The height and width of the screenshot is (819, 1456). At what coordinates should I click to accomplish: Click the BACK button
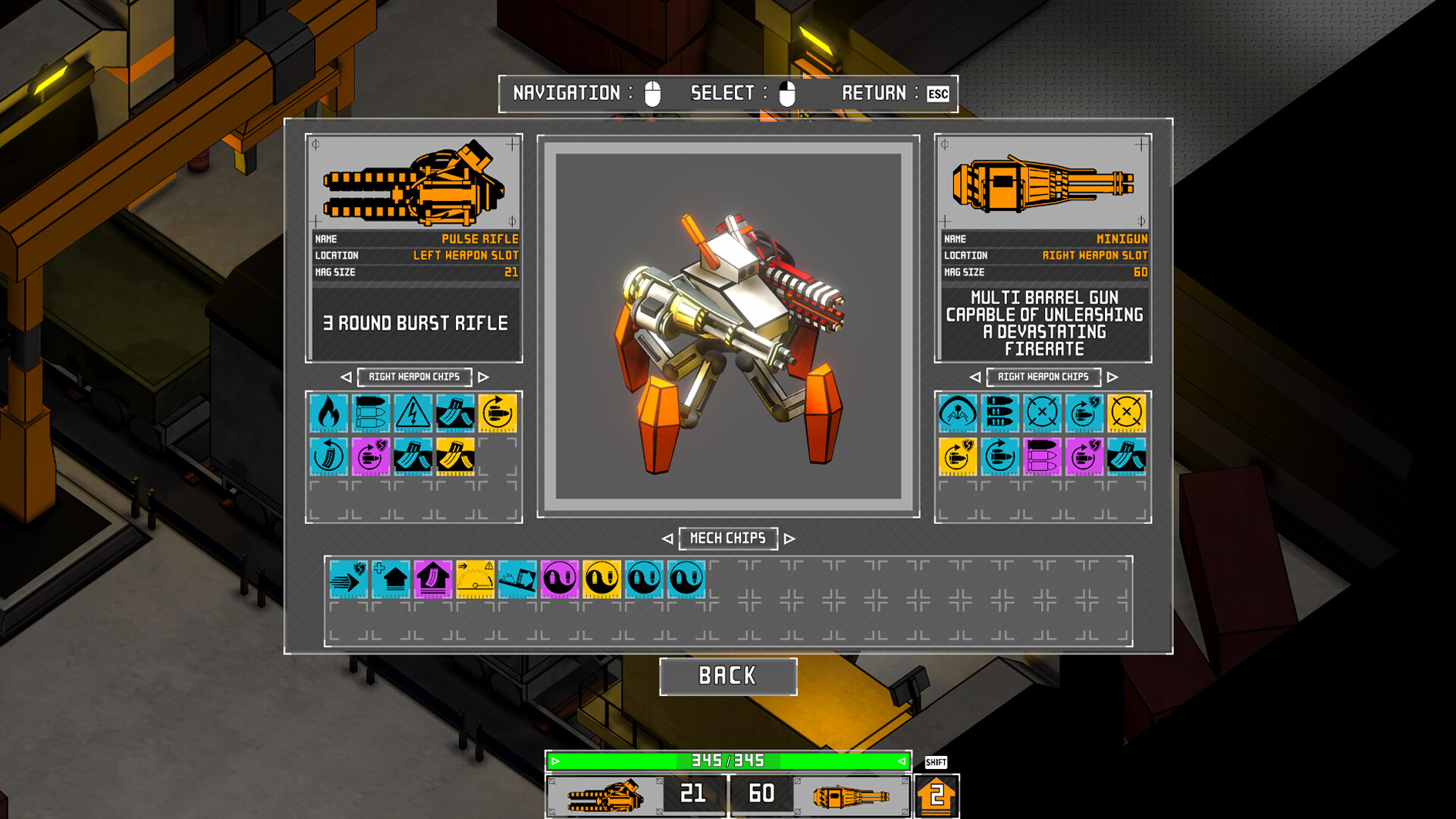[x=728, y=675]
